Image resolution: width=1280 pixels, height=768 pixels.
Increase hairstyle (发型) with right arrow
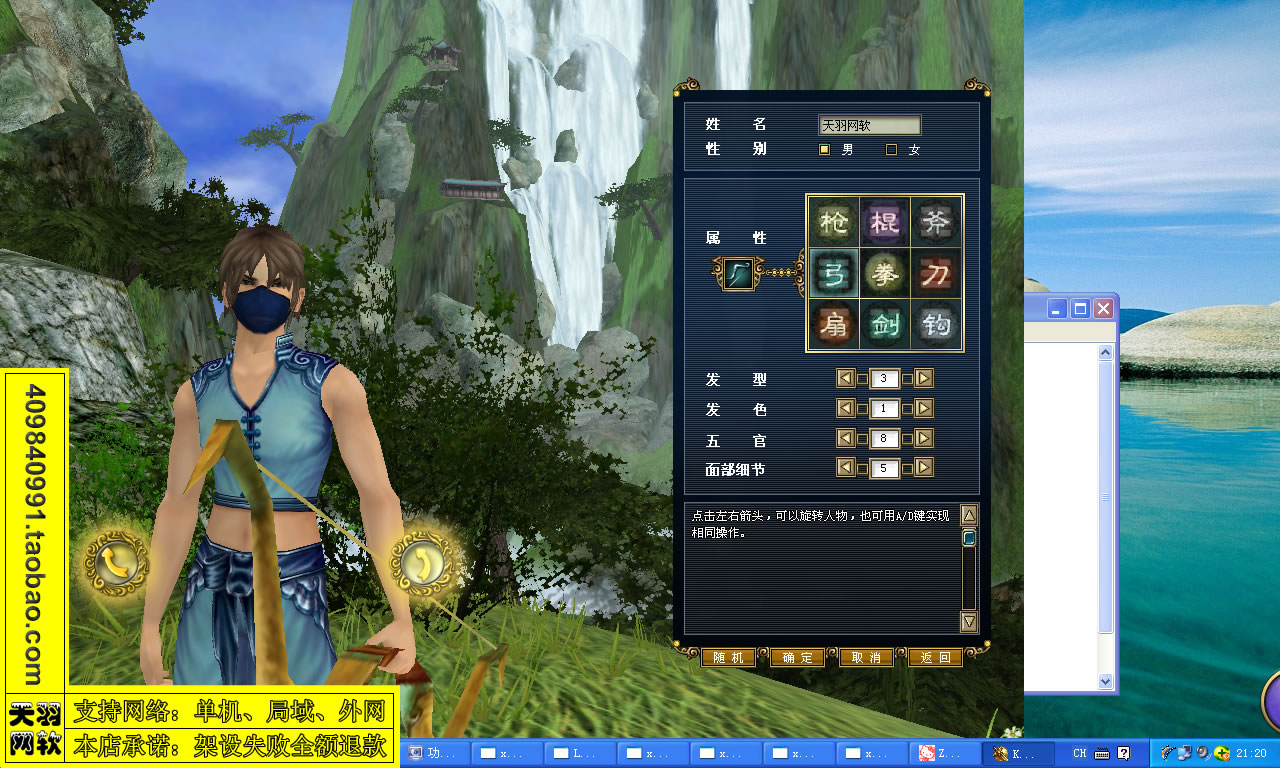(x=921, y=378)
